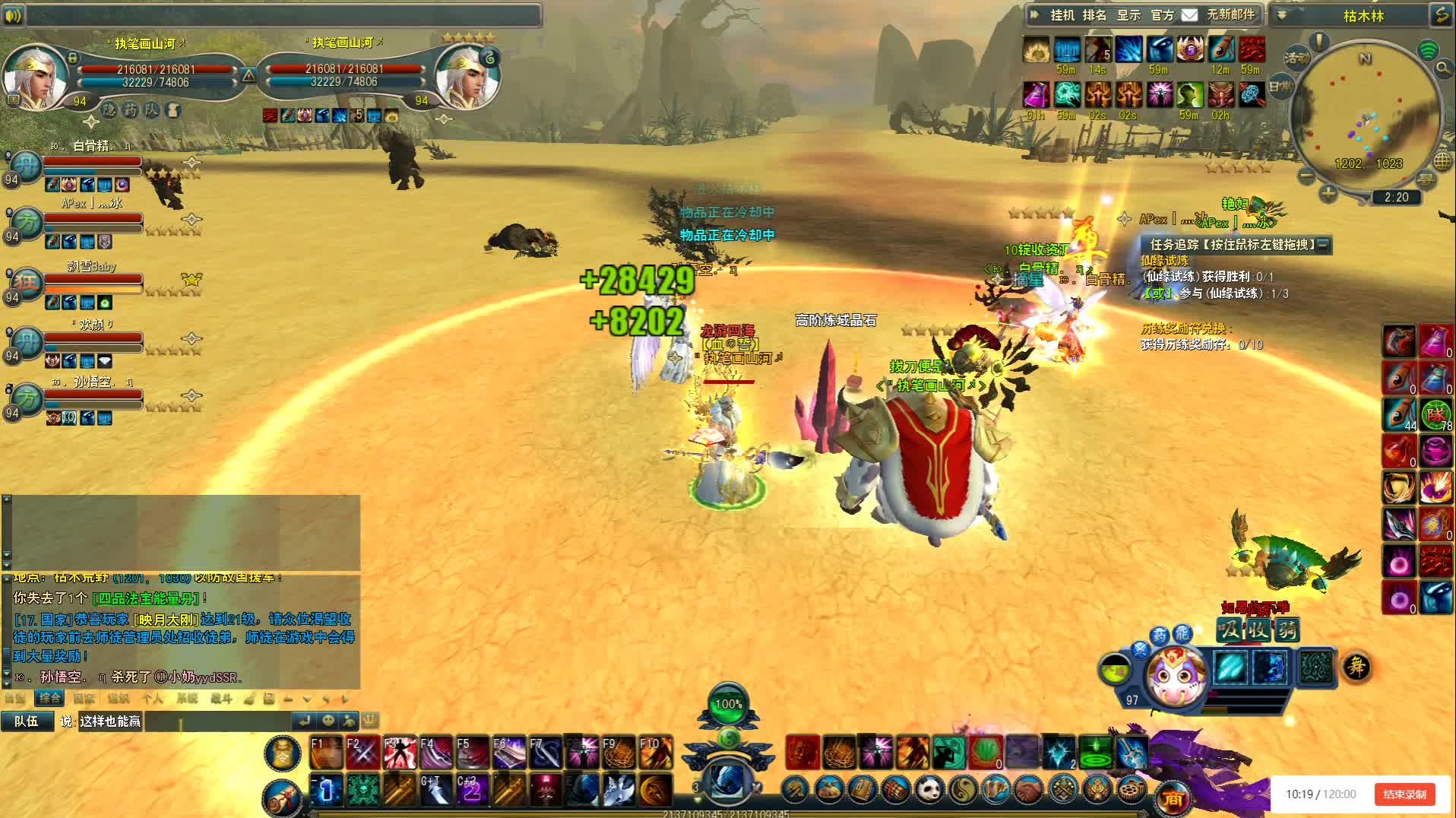Open the 活动 events button by minimap
The width and height of the screenshot is (1456, 818).
[x=1296, y=57]
